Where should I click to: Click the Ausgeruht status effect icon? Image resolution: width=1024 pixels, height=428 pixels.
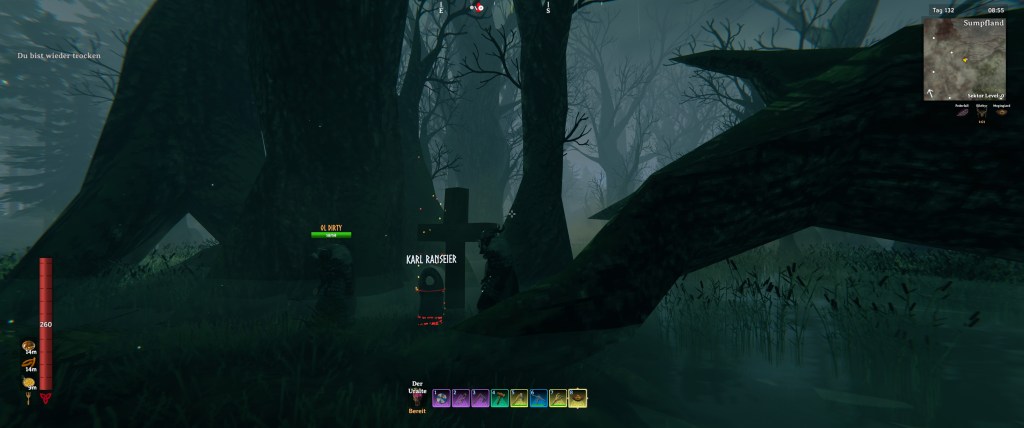[999, 113]
